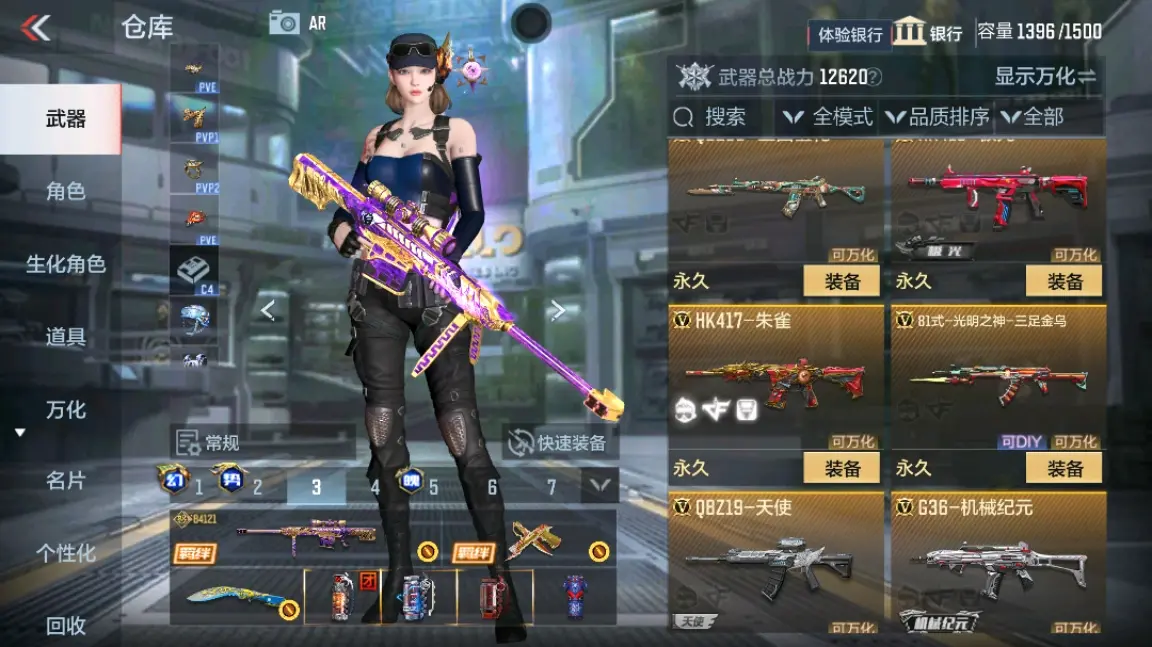Open the 生化角色 category
The height and width of the screenshot is (647, 1152).
click(x=65, y=264)
